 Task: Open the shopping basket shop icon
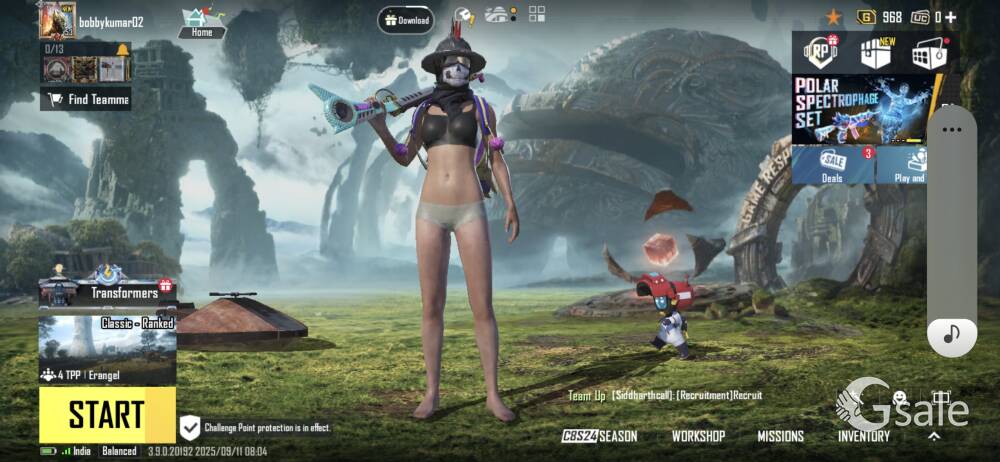tap(929, 54)
